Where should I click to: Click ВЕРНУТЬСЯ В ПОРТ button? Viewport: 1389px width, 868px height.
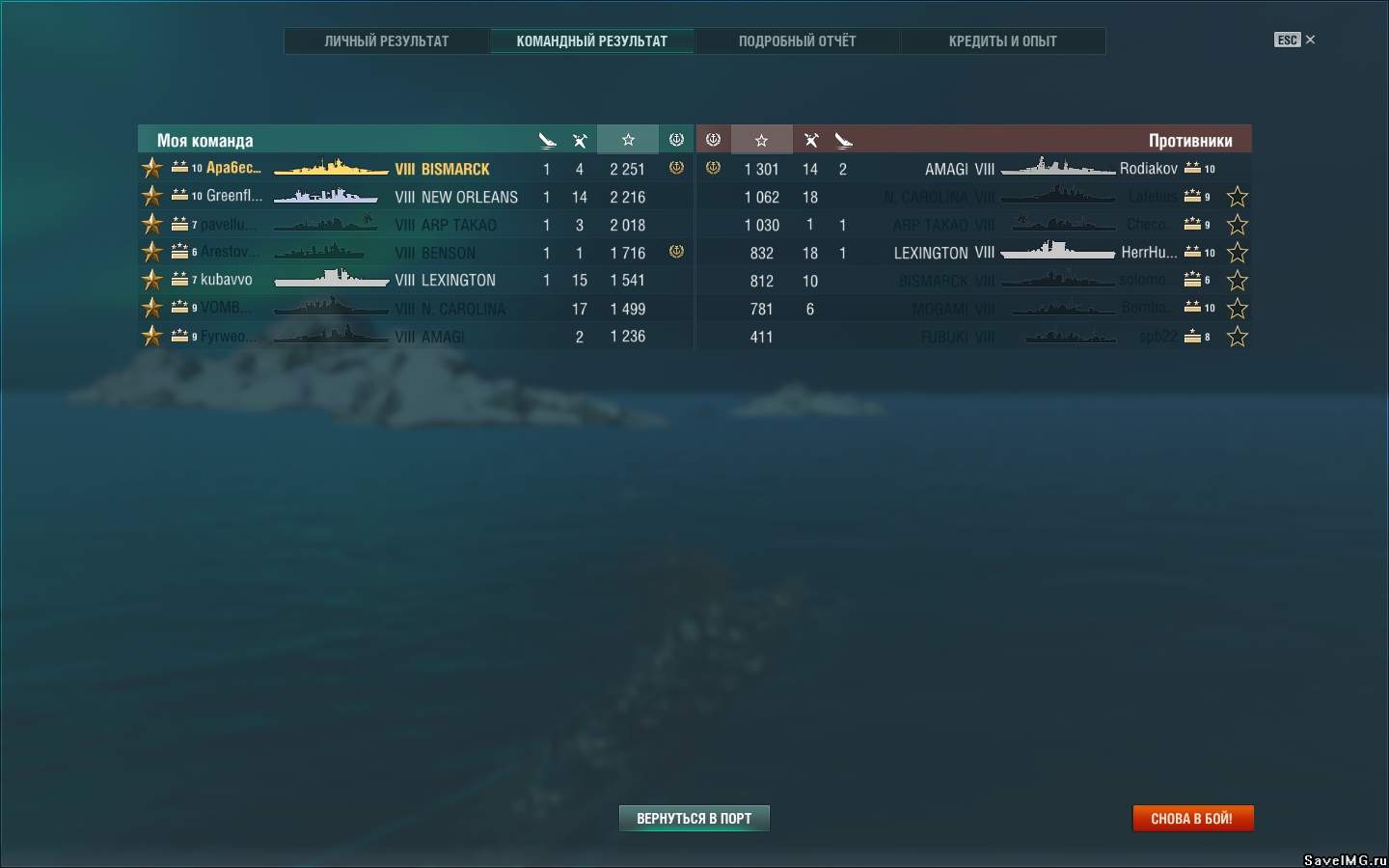694,819
